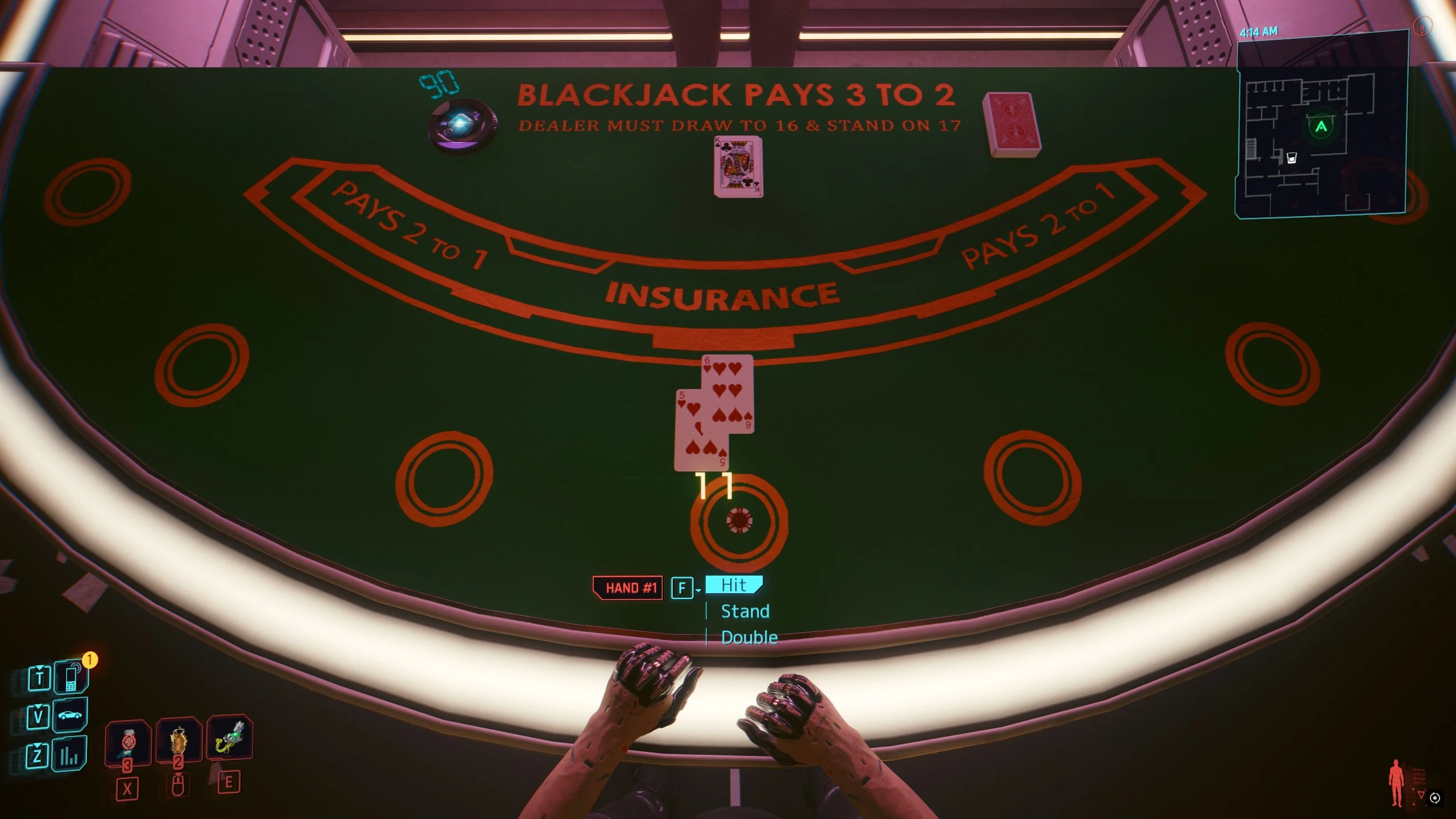The image size is (1456, 819).
Task: Choose the highlighted Hit action
Action: (734, 586)
